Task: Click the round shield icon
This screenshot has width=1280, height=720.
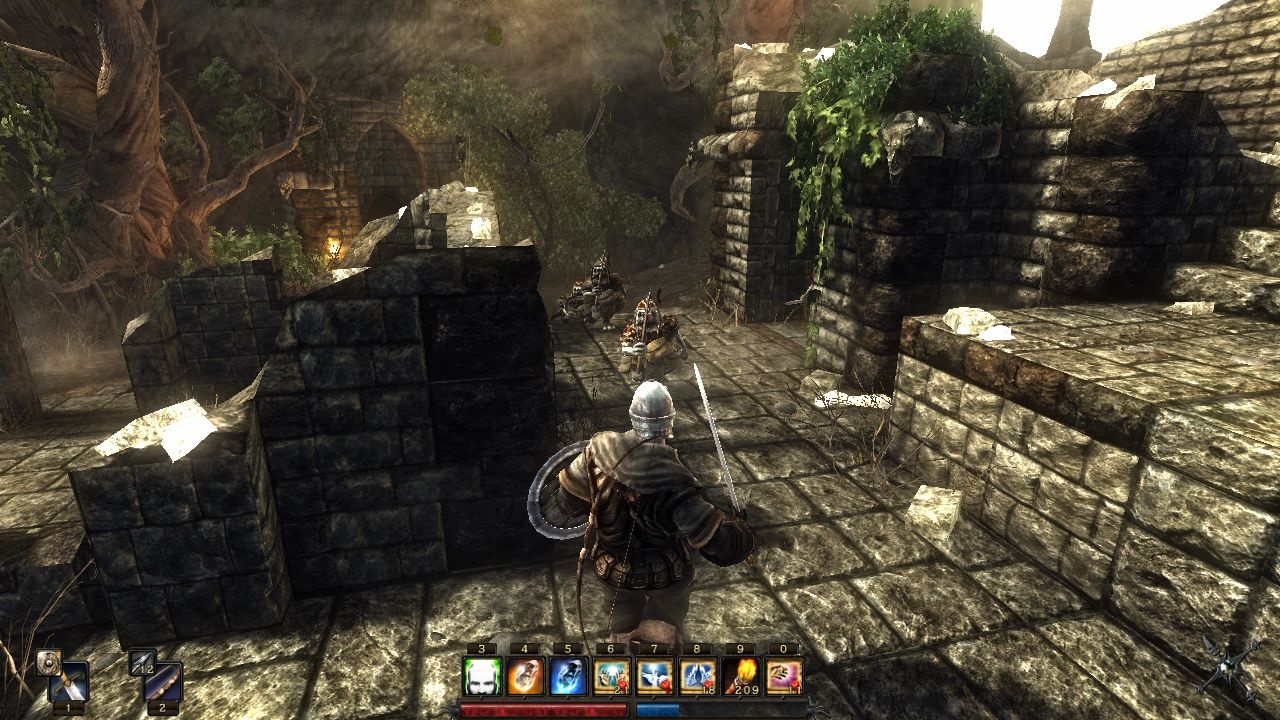Action: pos(47,662)
